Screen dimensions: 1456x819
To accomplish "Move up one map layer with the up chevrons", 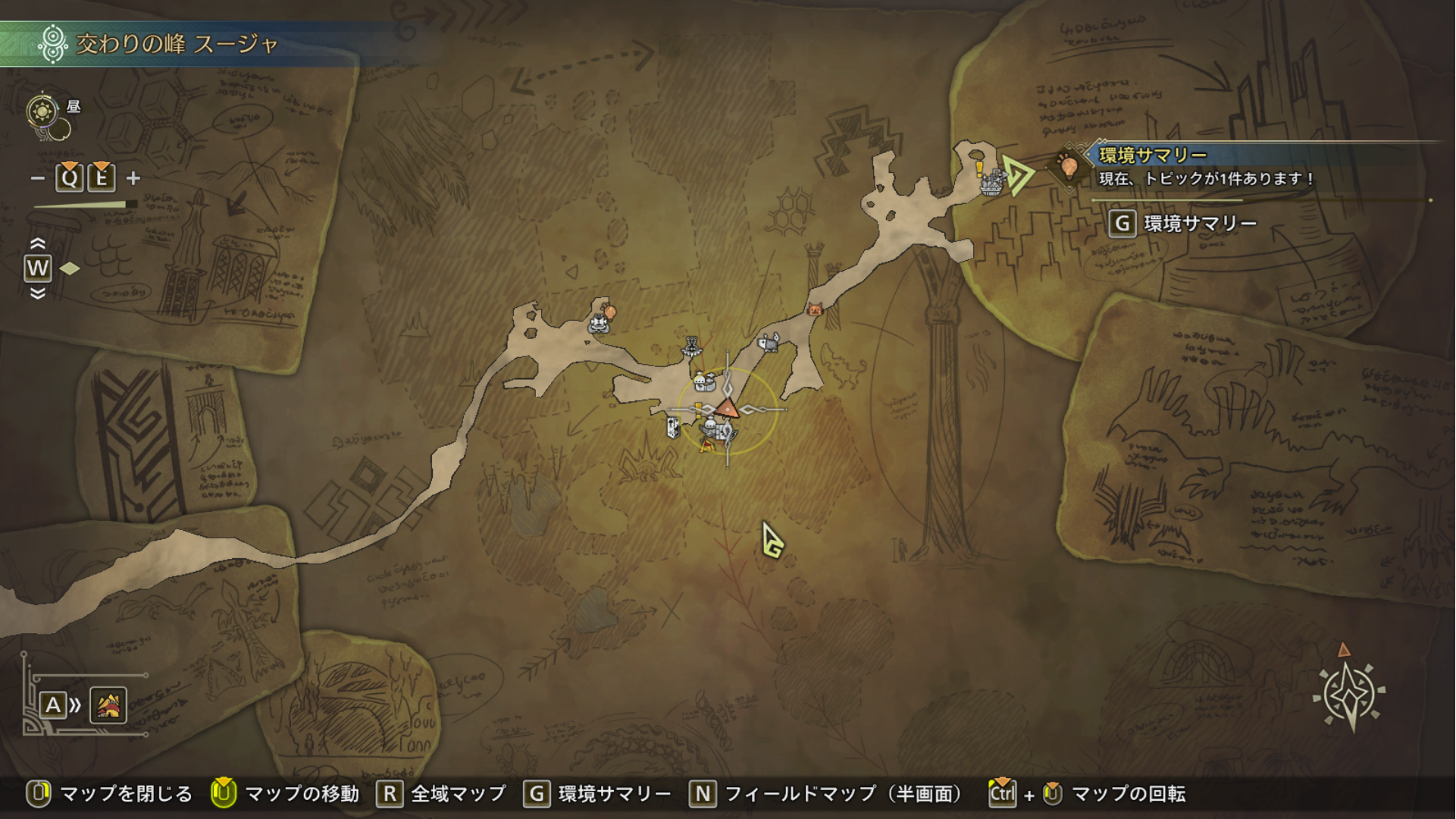I will pyautogui.click(x=37, y=243).
